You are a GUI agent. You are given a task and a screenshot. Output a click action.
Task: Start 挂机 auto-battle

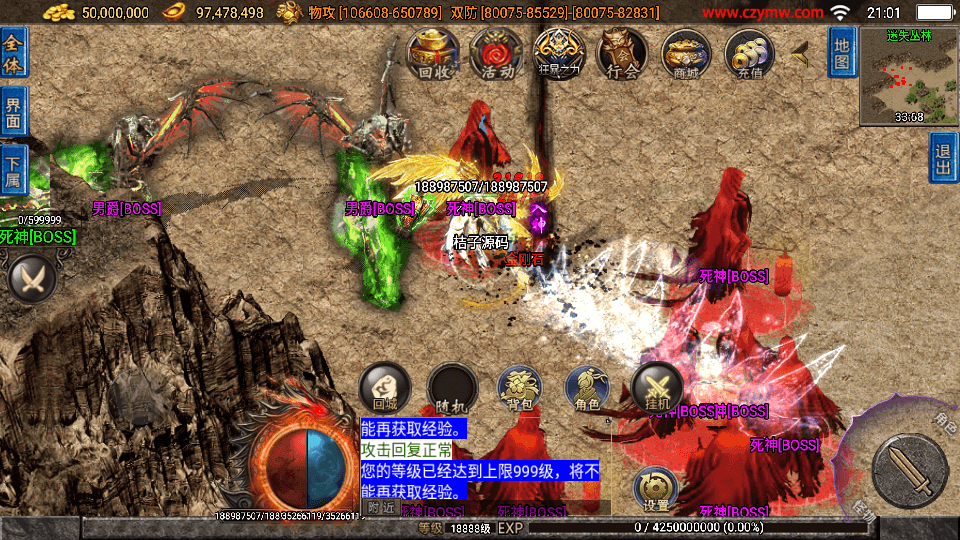click(x=657, y=387)
